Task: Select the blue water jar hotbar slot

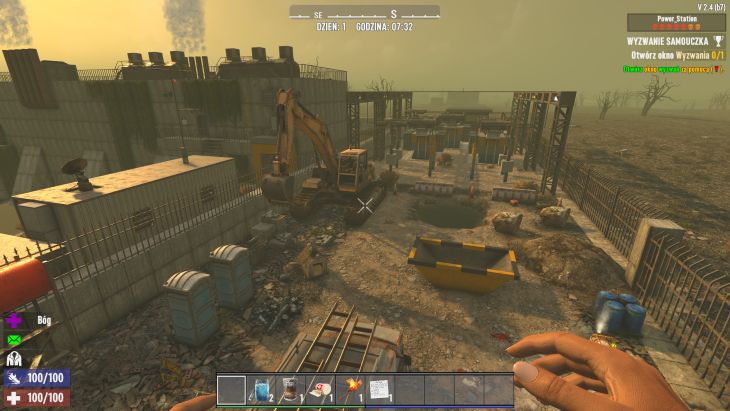Action: (261, 390)
